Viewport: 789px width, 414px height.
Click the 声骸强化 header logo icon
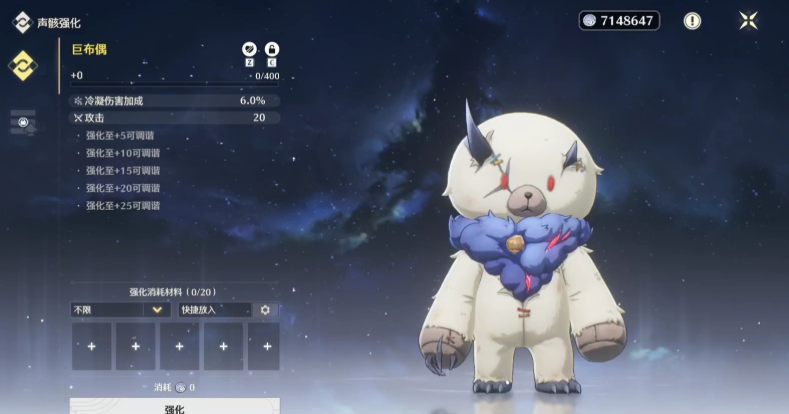coord(20,21)
